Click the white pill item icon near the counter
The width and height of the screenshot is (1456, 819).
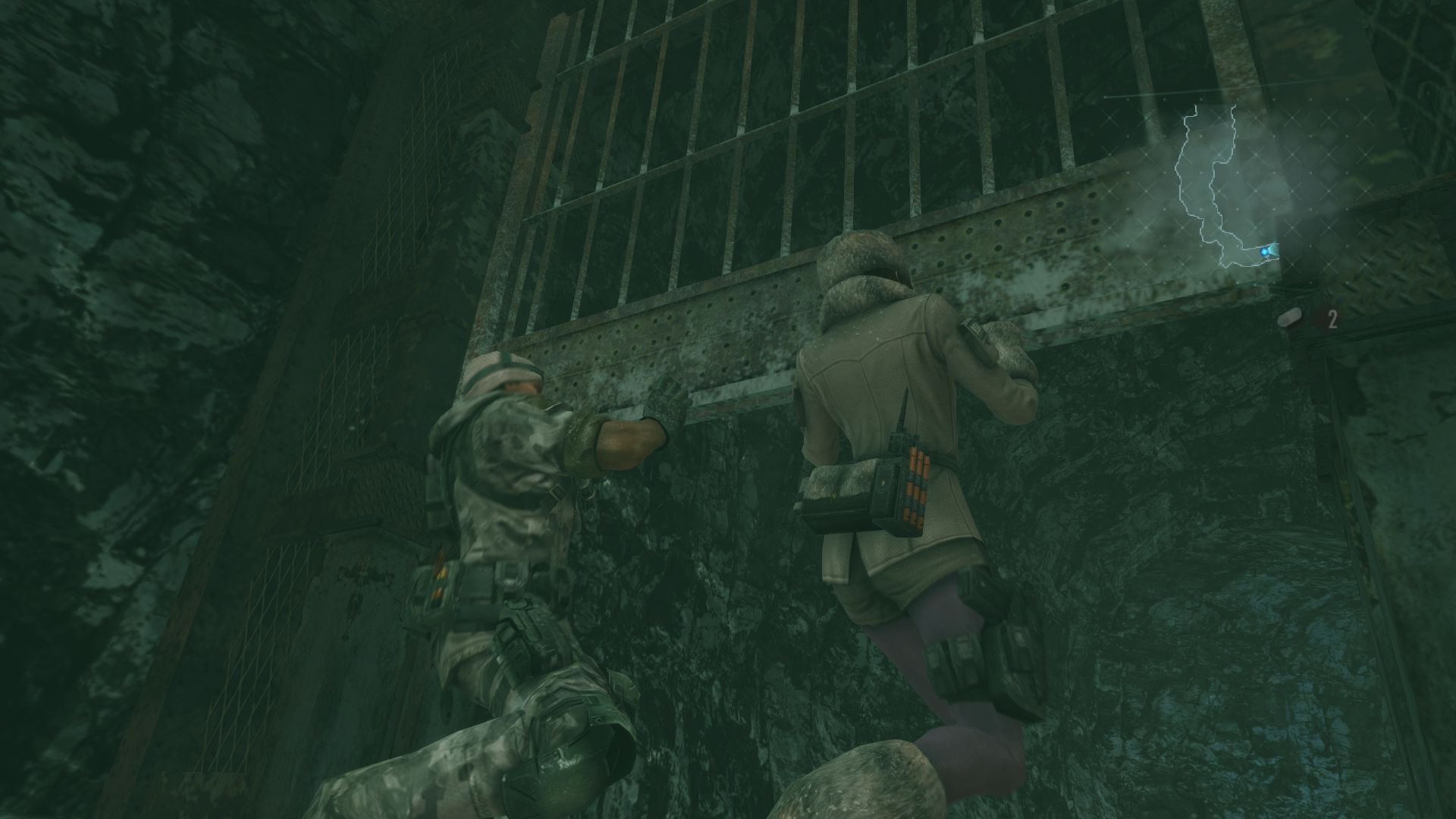click(1289, 319)
